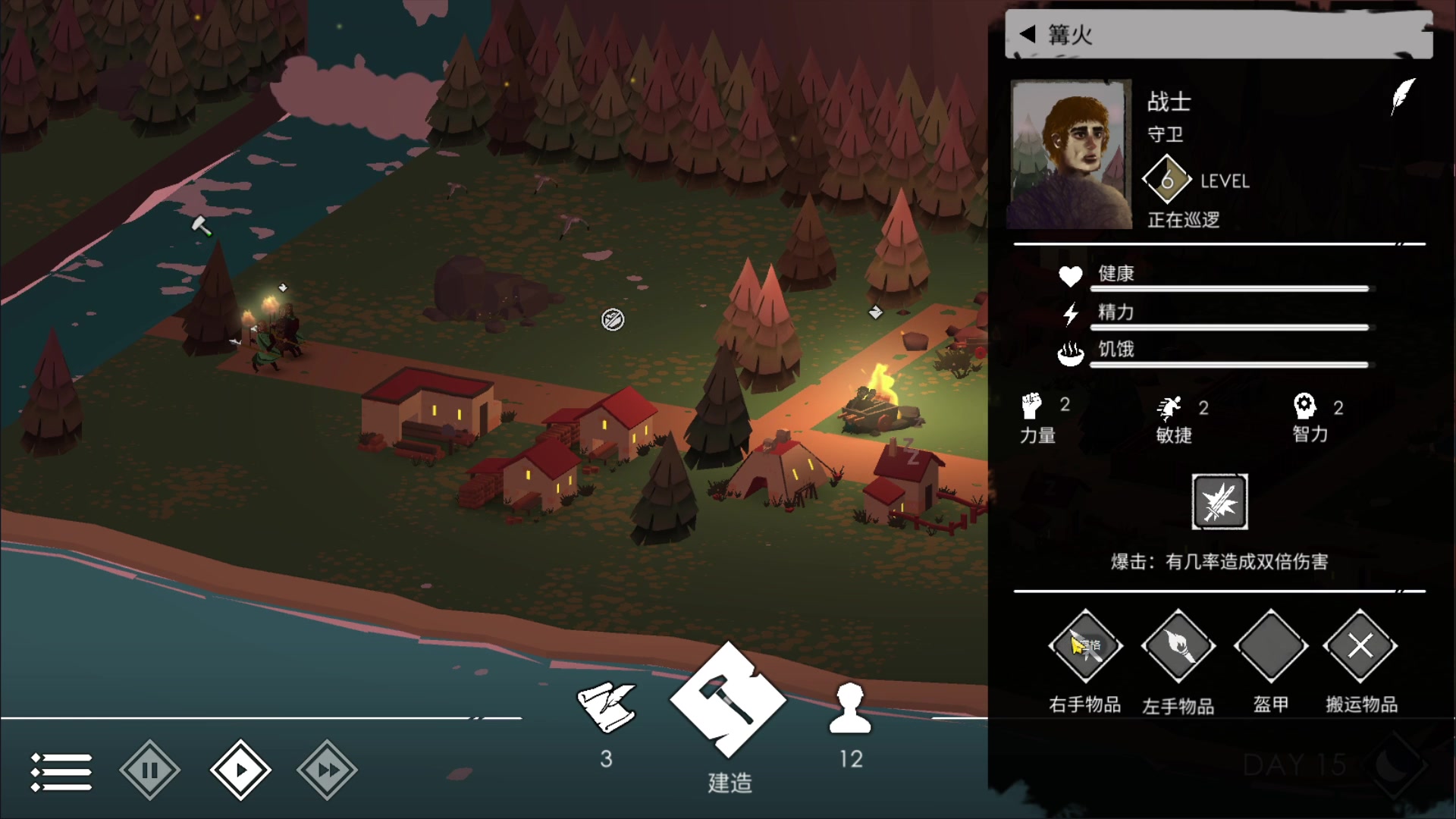Go back from the 篝火 panel header
The width and height of the screenshot is (1456, 819).
1028,34
